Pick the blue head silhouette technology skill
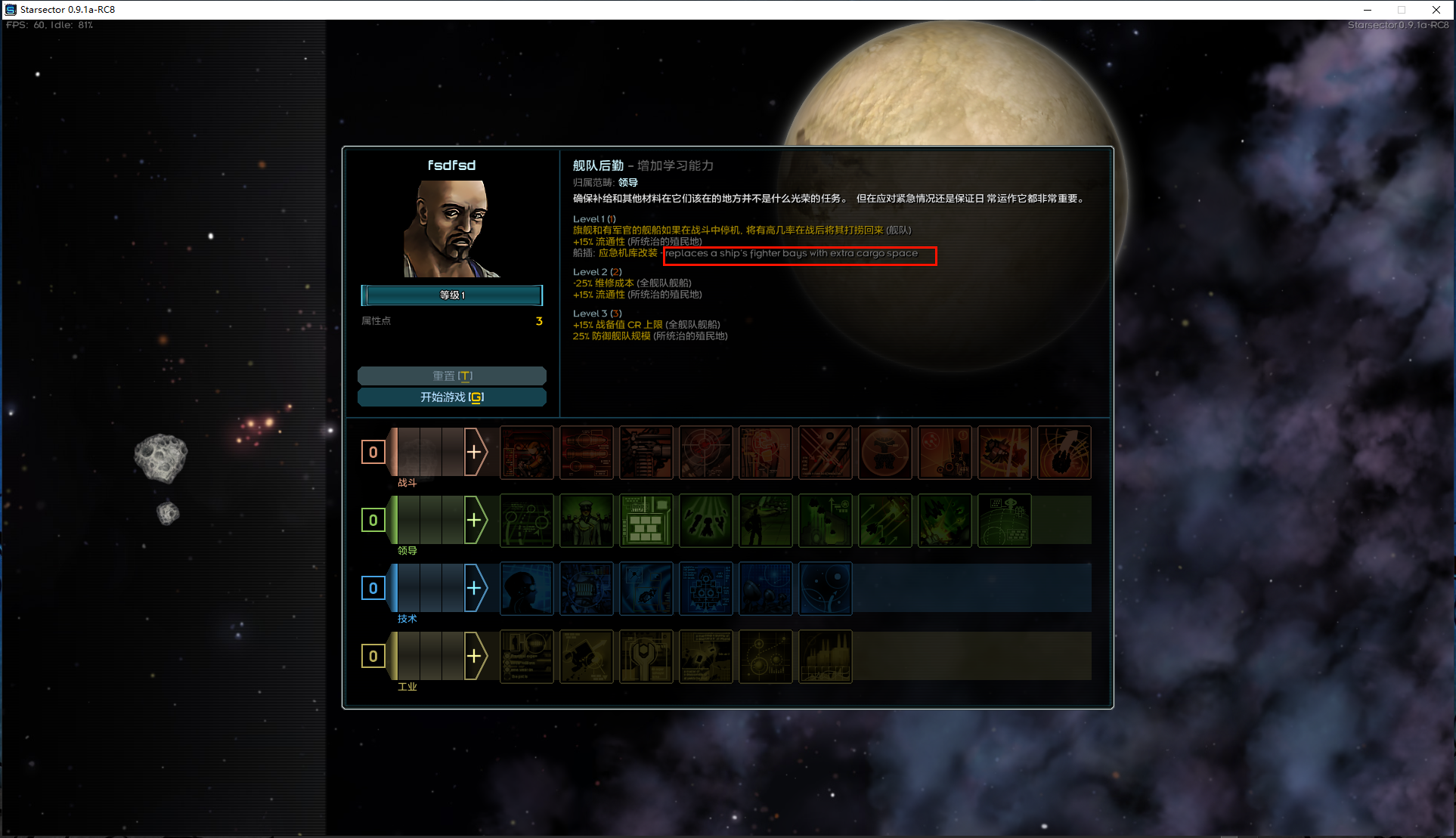1456x838 pixels. [x=526, y=589]
